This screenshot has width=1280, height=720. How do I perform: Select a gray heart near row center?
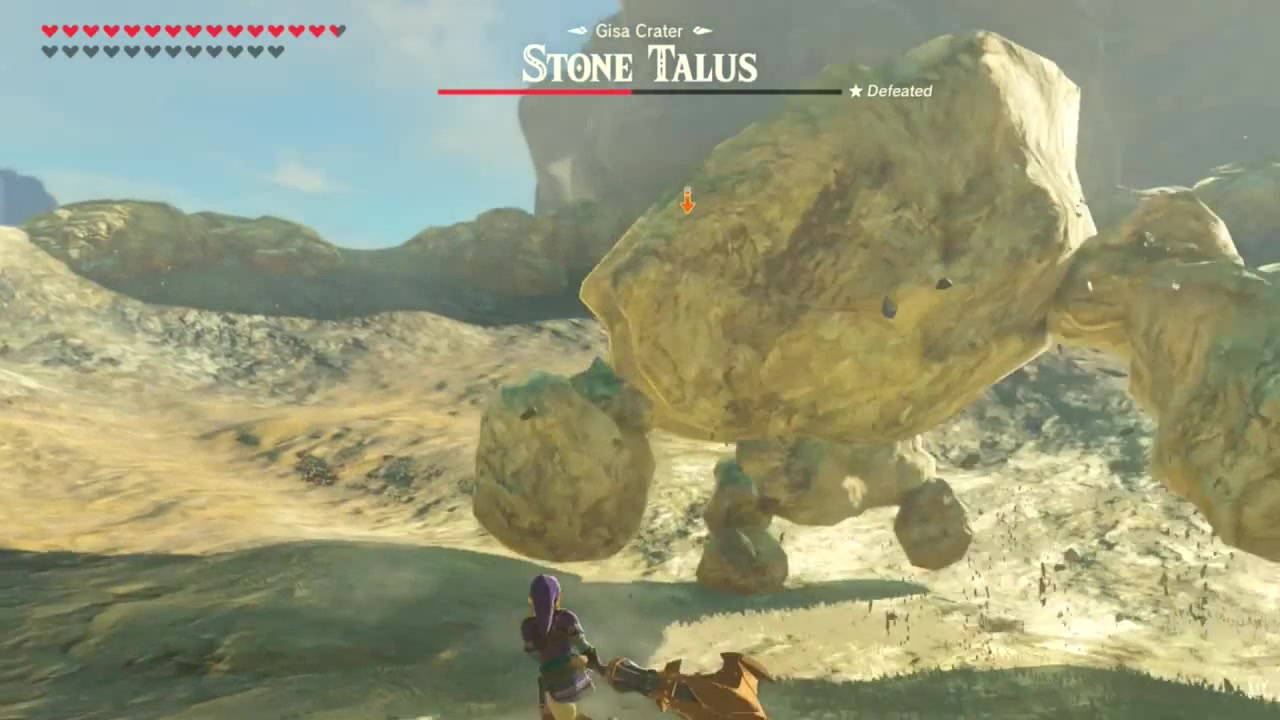(154, 49)
